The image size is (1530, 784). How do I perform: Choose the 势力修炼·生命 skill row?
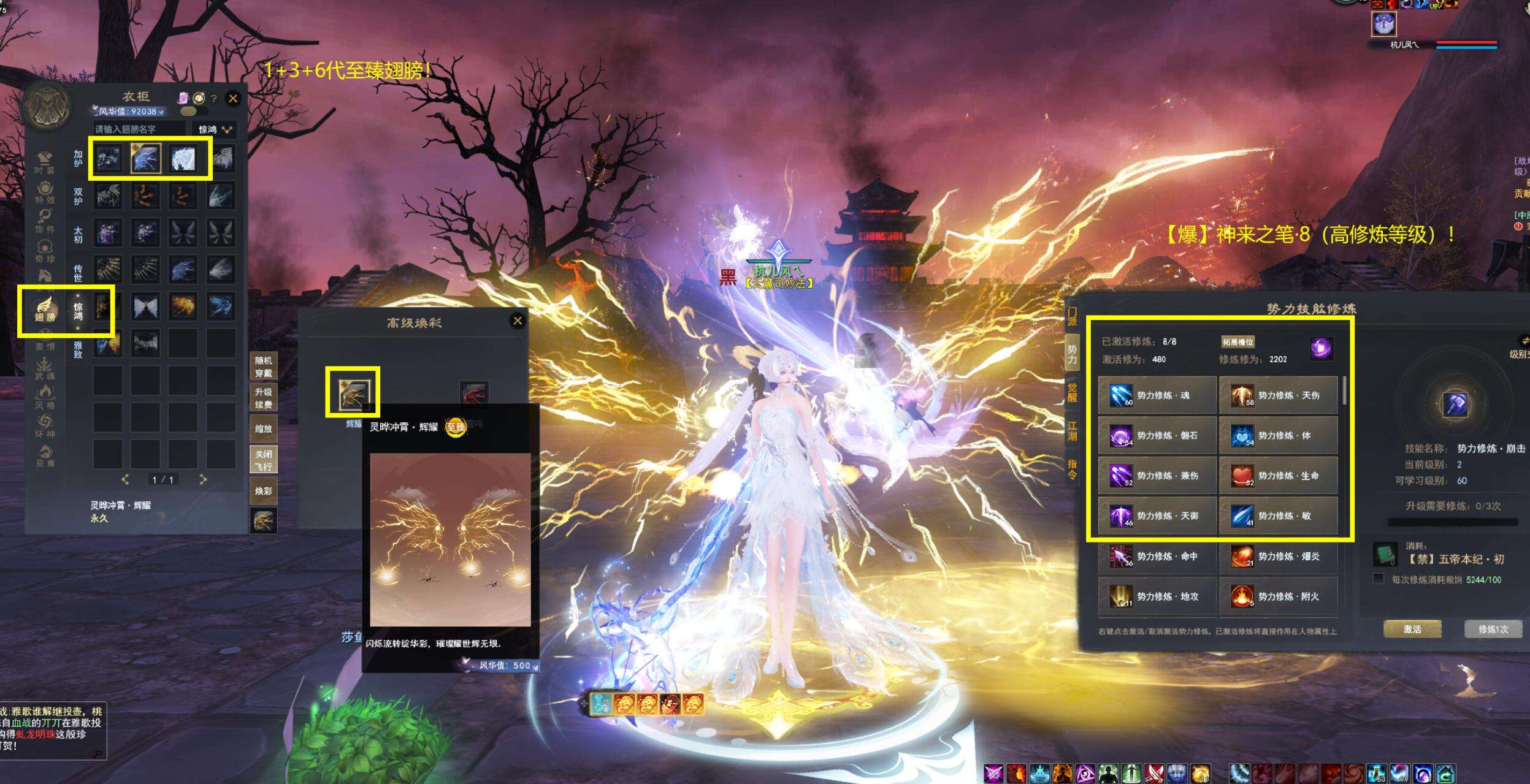(1279, 476)
